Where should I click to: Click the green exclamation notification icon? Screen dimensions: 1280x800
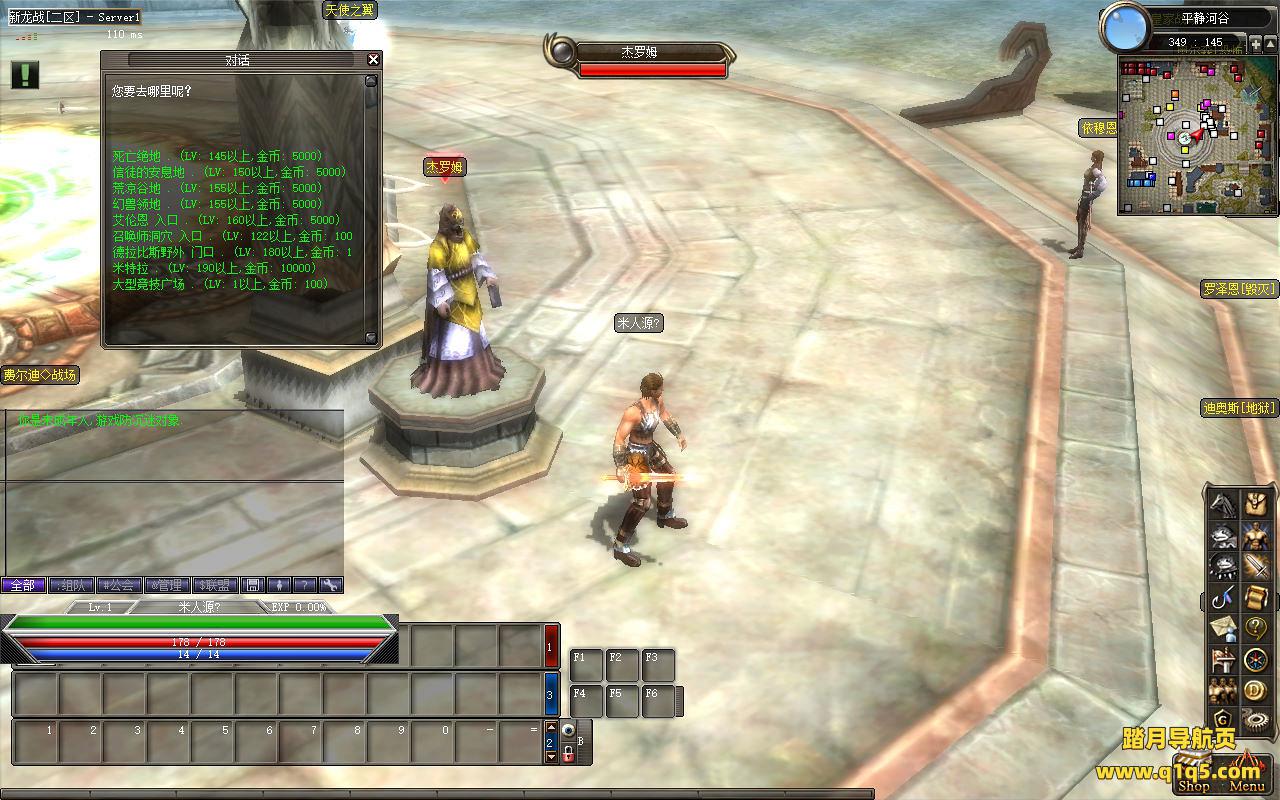tap(25, 74)
